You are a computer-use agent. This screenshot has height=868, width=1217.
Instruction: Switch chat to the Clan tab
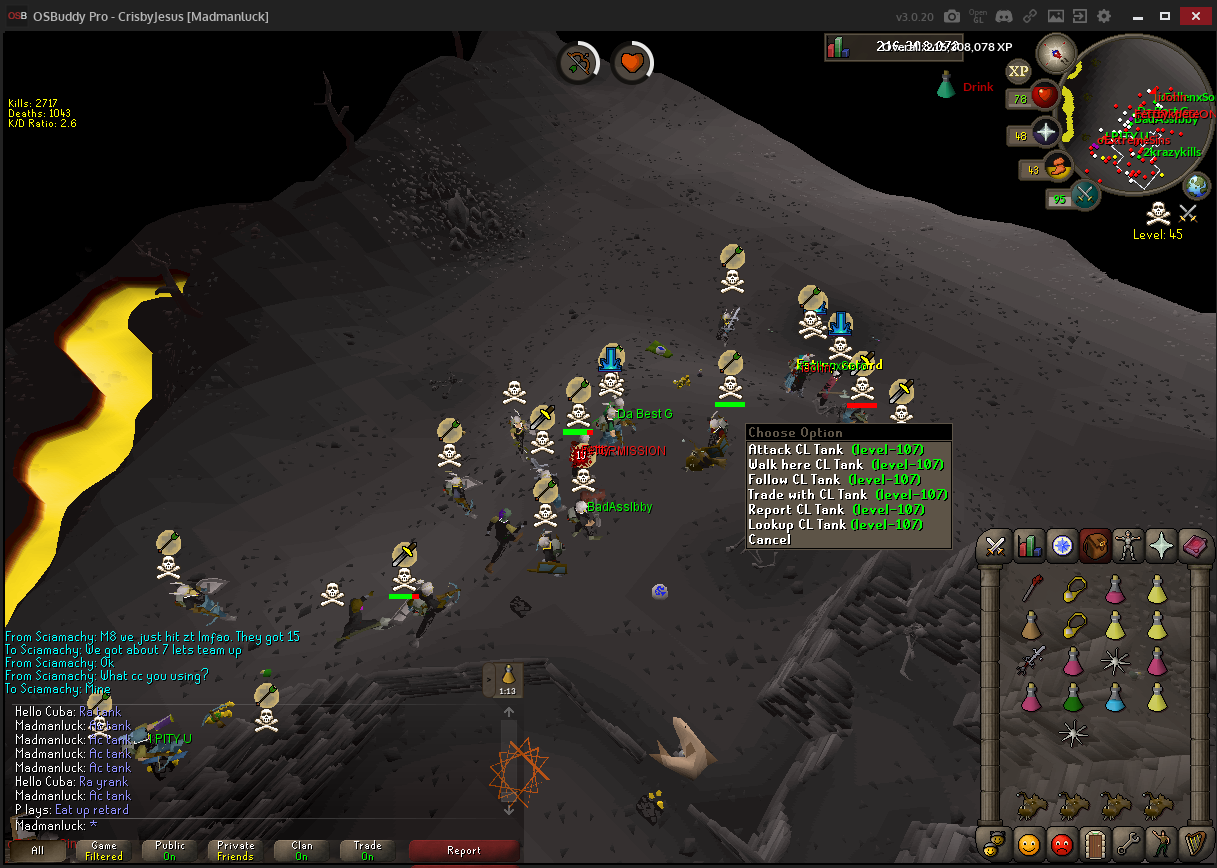tap(302, 851)
